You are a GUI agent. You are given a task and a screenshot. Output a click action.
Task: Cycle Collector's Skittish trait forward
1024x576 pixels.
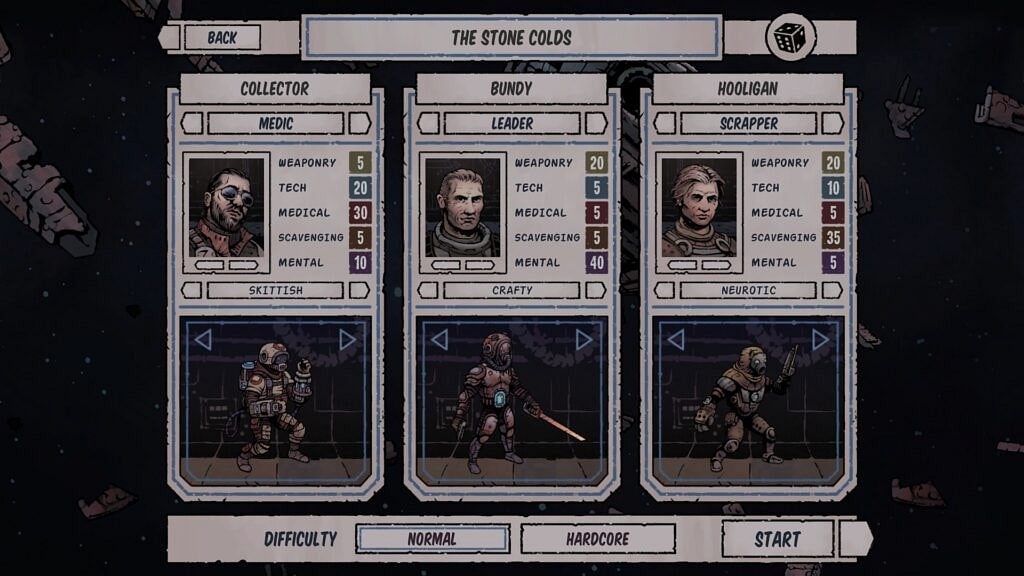(x=360, y=290)
